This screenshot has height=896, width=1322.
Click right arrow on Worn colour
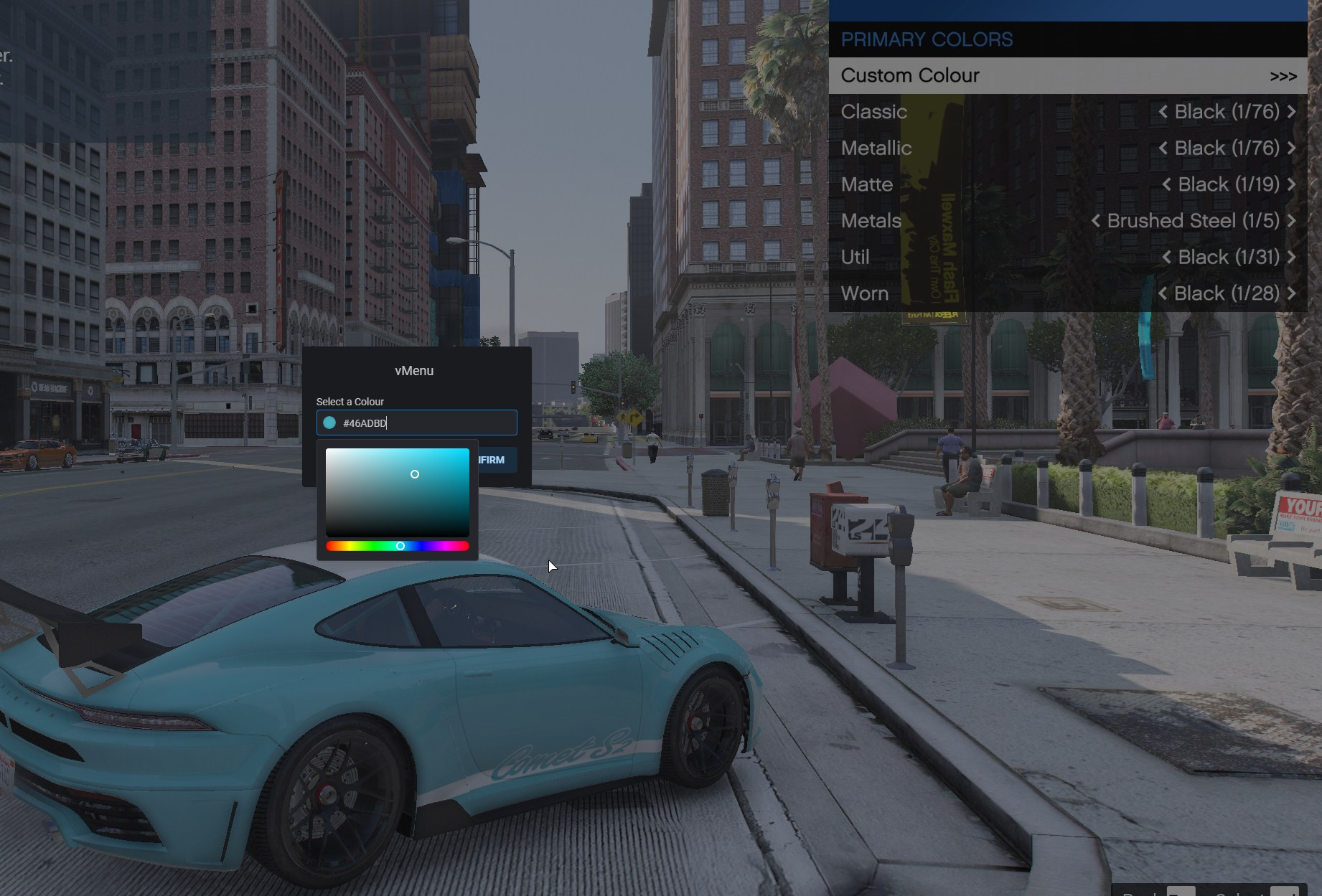coord(1292,293)
